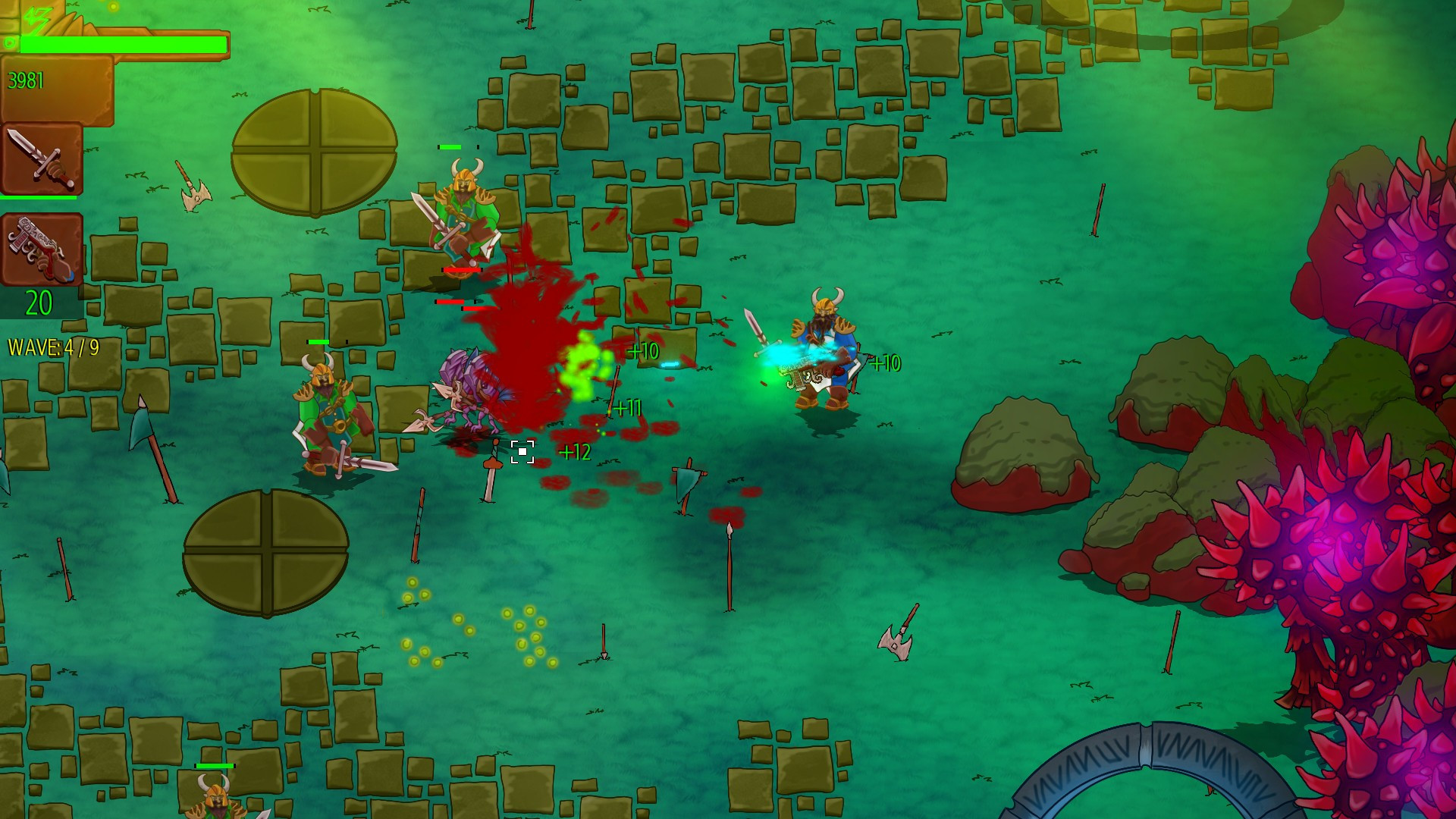The width and height of the screenshot is (1456, 819).
Task: Select the ornate gun weapon slot
Action: [x=42, y=249]
